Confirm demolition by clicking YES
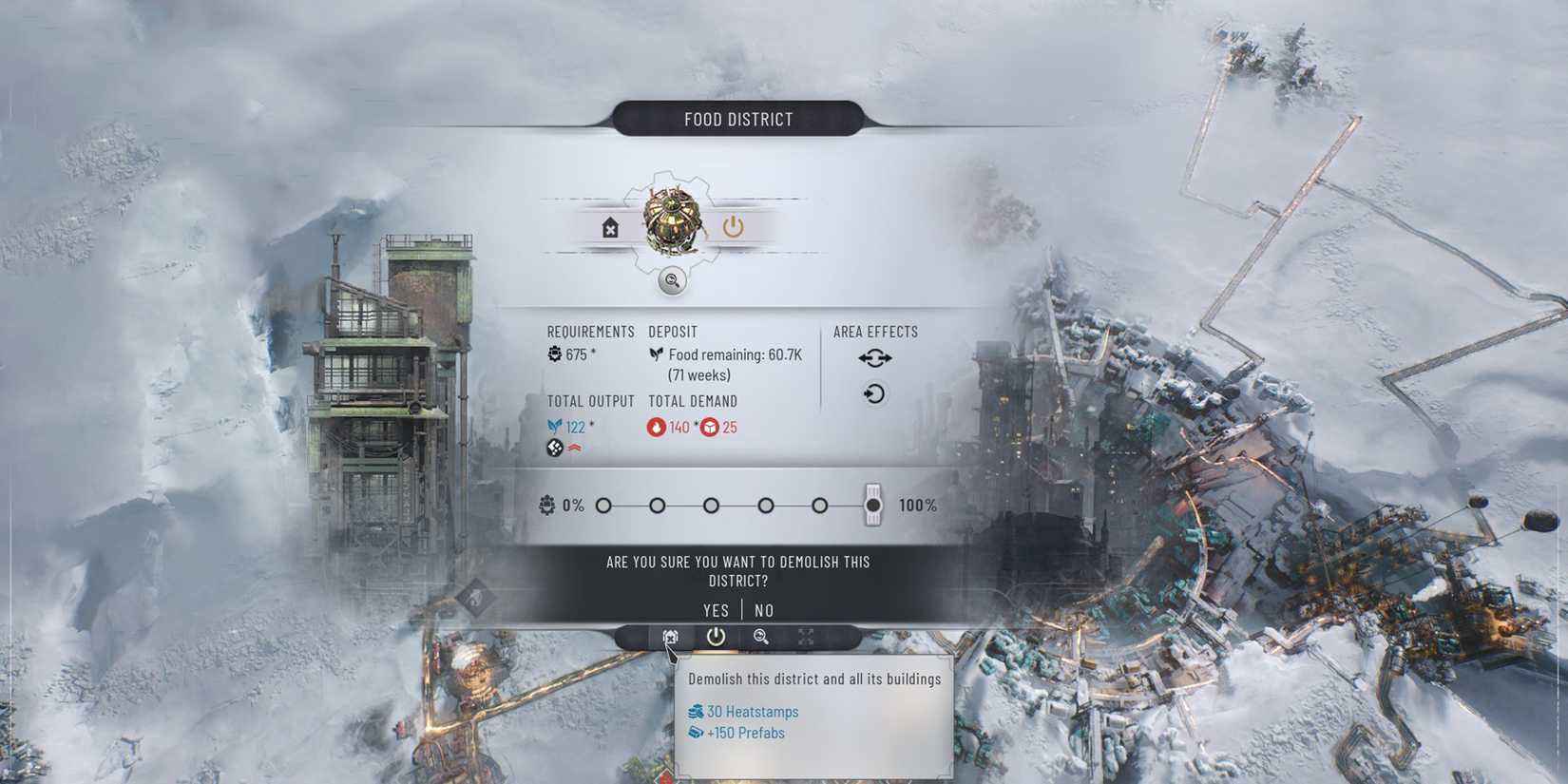The width and height of the screenshot is (1568, 784). (716, 610)
